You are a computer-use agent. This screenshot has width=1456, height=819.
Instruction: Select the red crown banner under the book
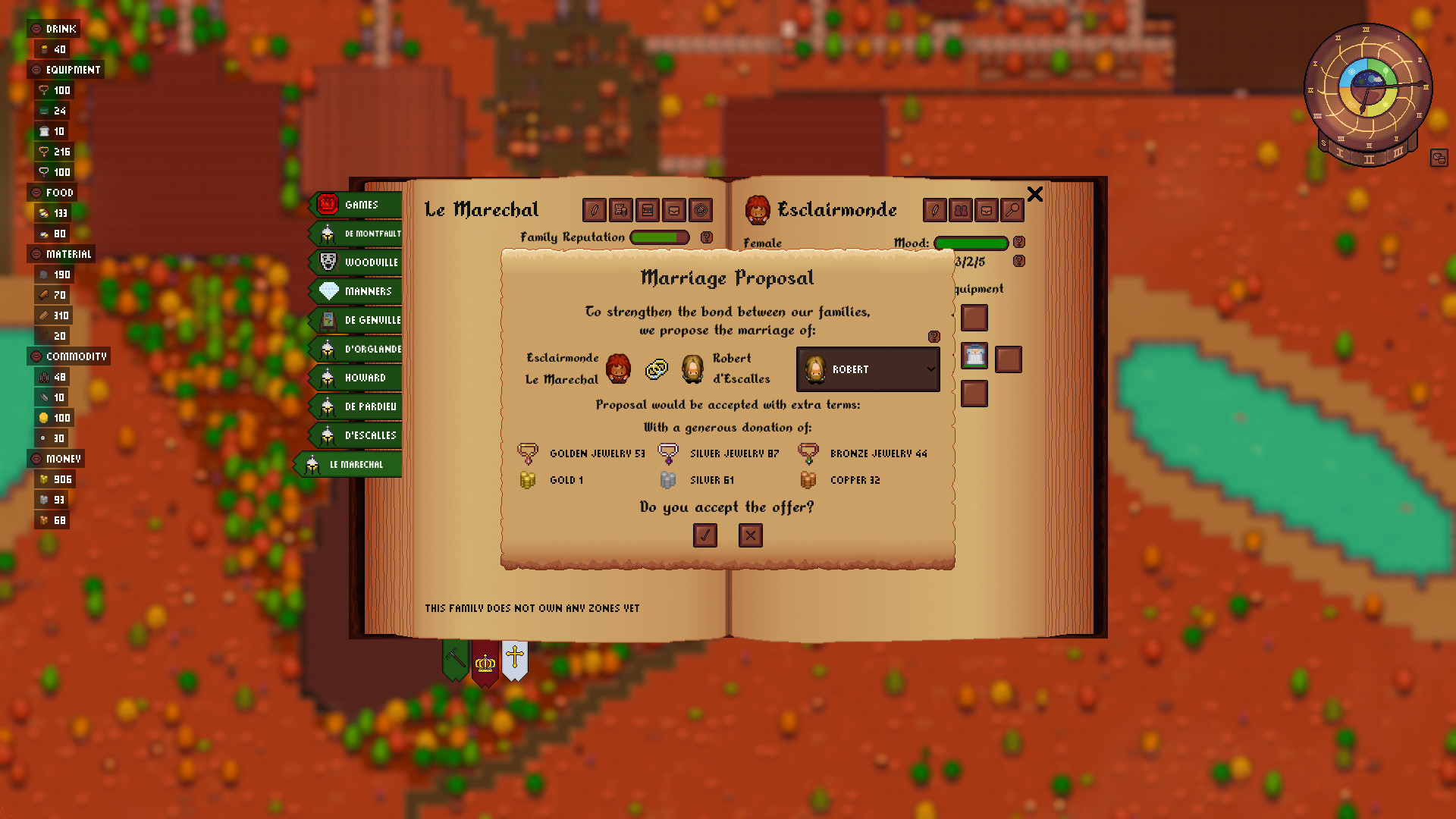(485, 661)
